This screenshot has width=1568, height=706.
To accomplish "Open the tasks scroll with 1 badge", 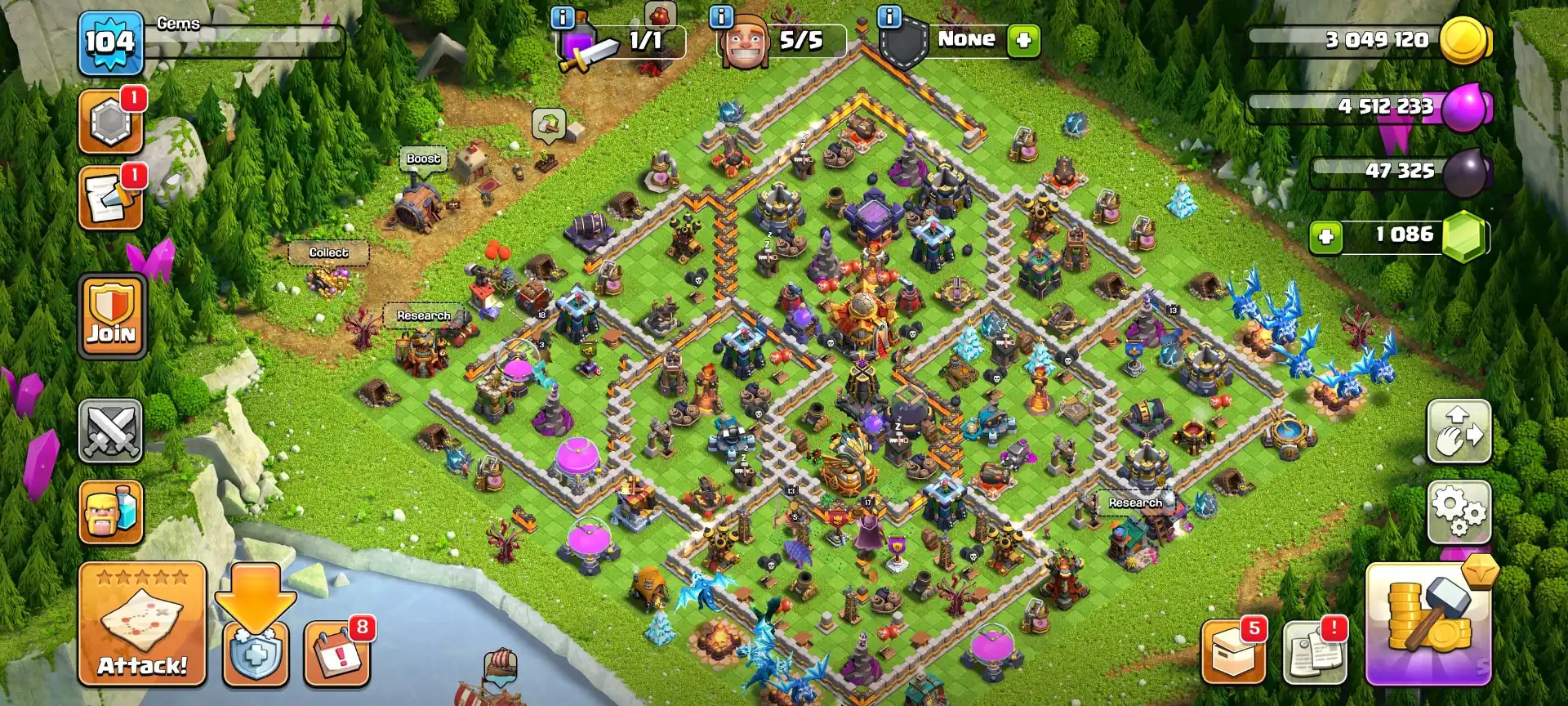I will click(111, 196).
